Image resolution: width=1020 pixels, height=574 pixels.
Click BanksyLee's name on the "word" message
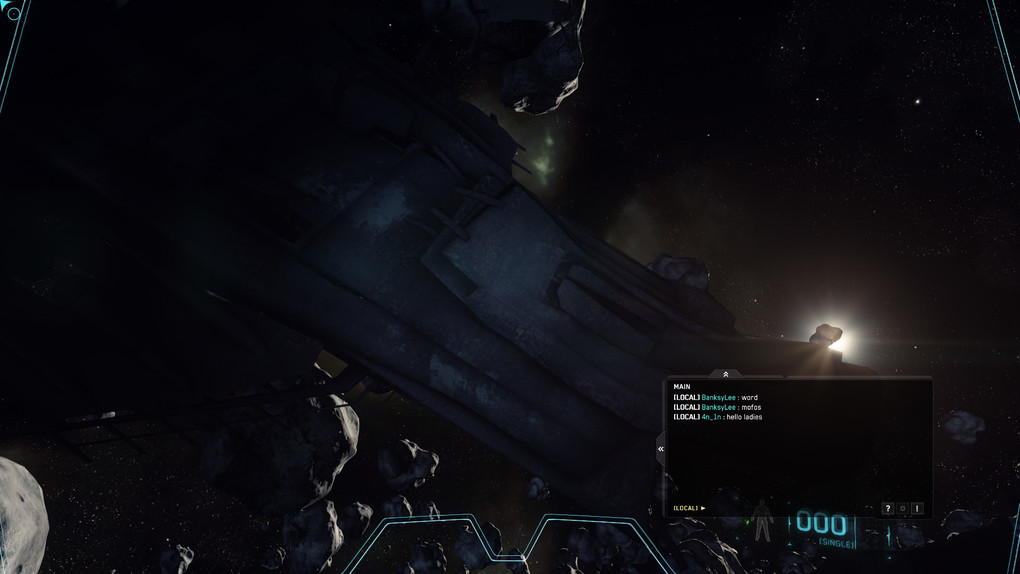718,398
